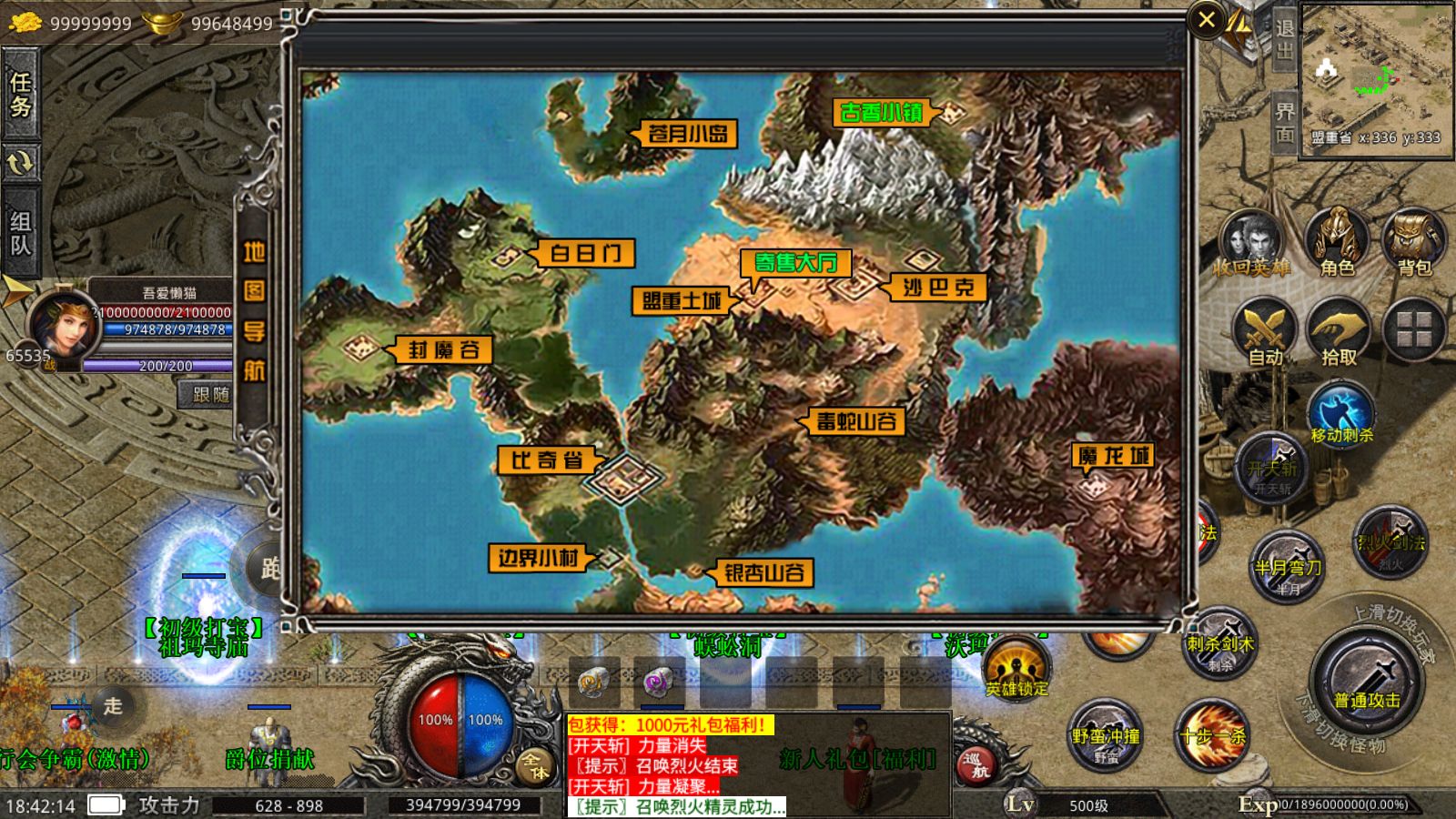
Task: Open the 组队 team tab
Action: (x=21, y=233)
